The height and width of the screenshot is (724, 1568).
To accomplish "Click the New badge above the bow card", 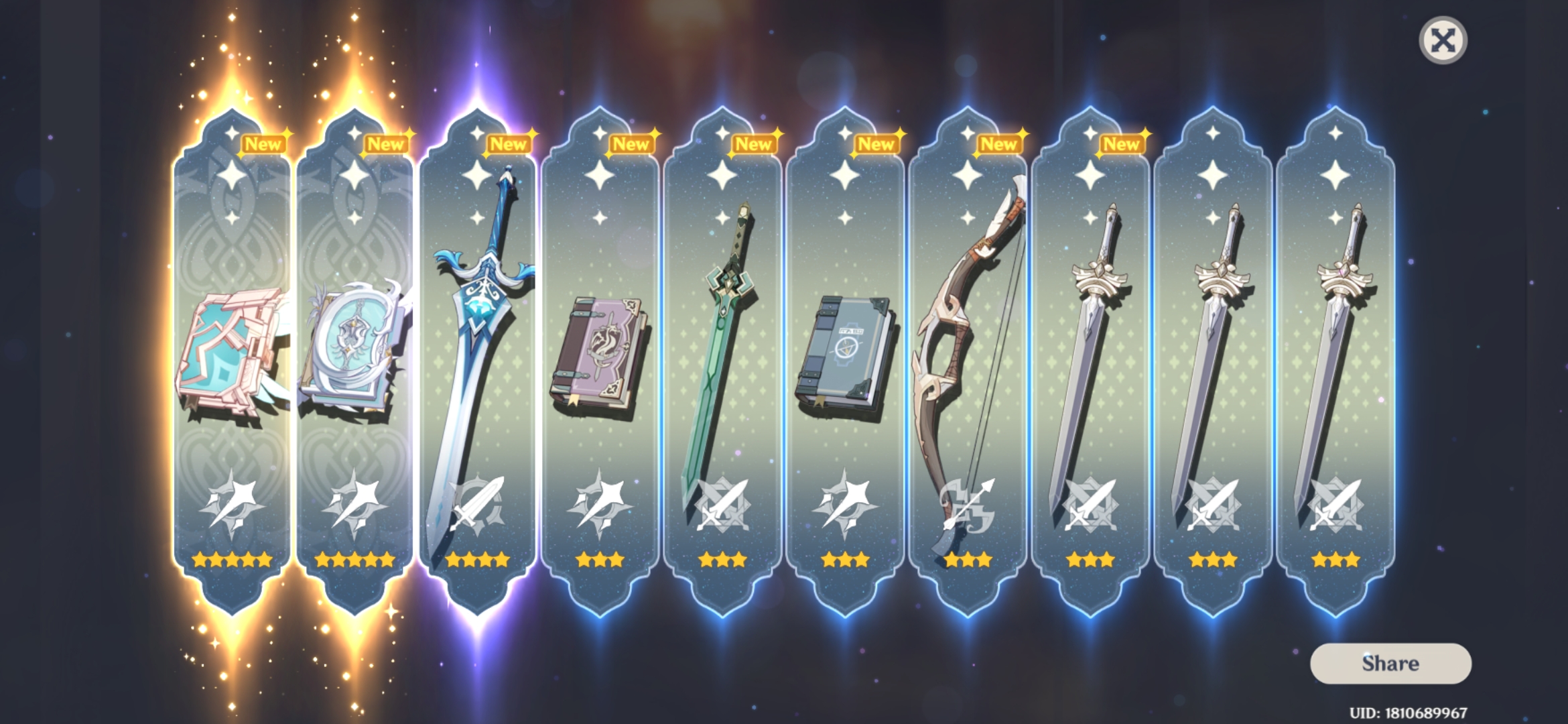I will [x=1000, y=143].
